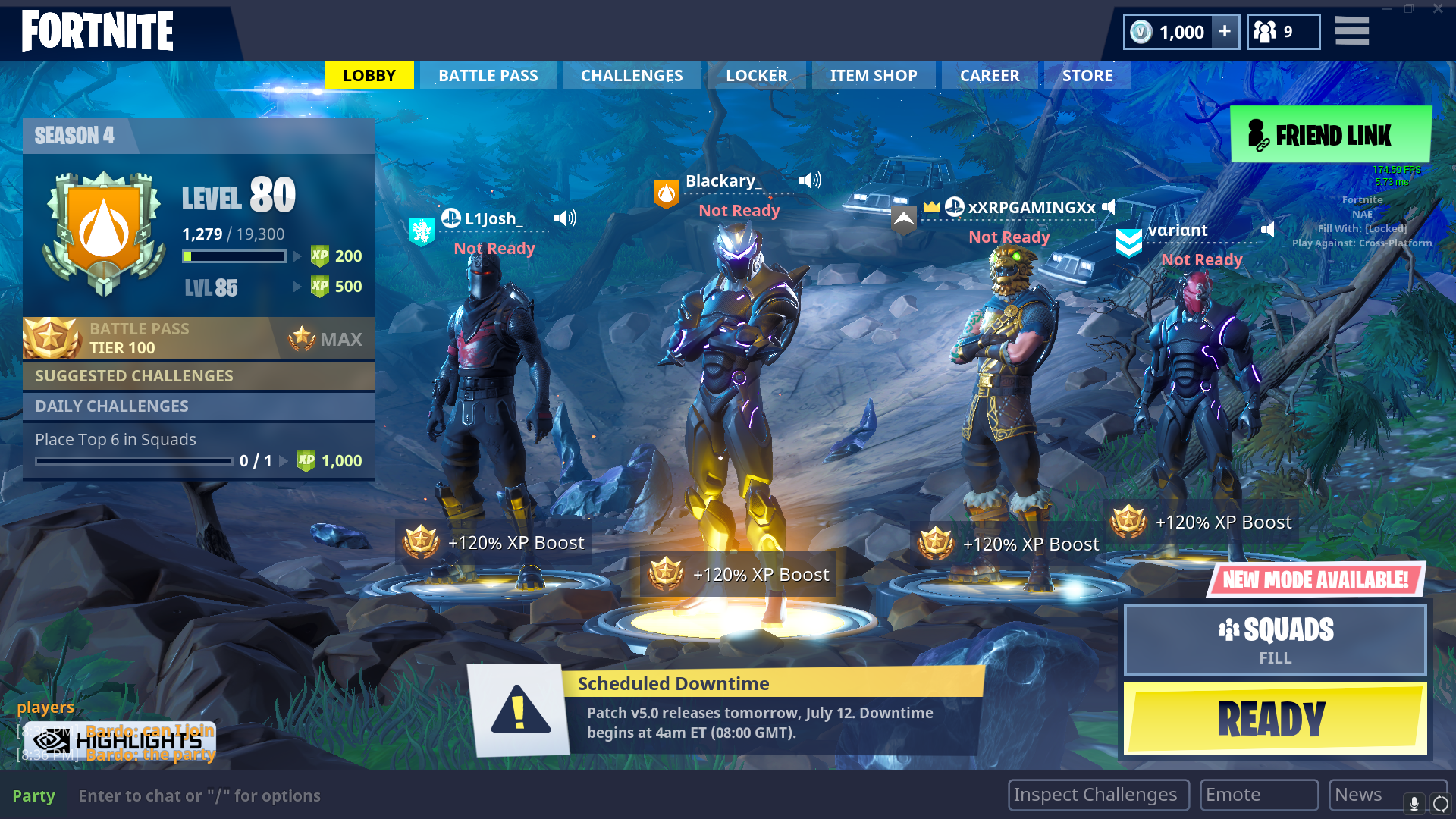Screen dimensions: 1456x819
Task: Click the Place Top 6 progress bar
Action: [133, 460]
